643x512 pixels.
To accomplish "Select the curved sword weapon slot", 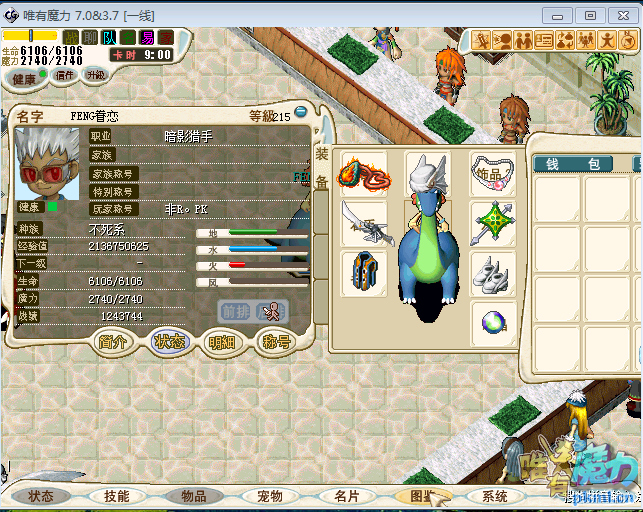I will (363, 223).
